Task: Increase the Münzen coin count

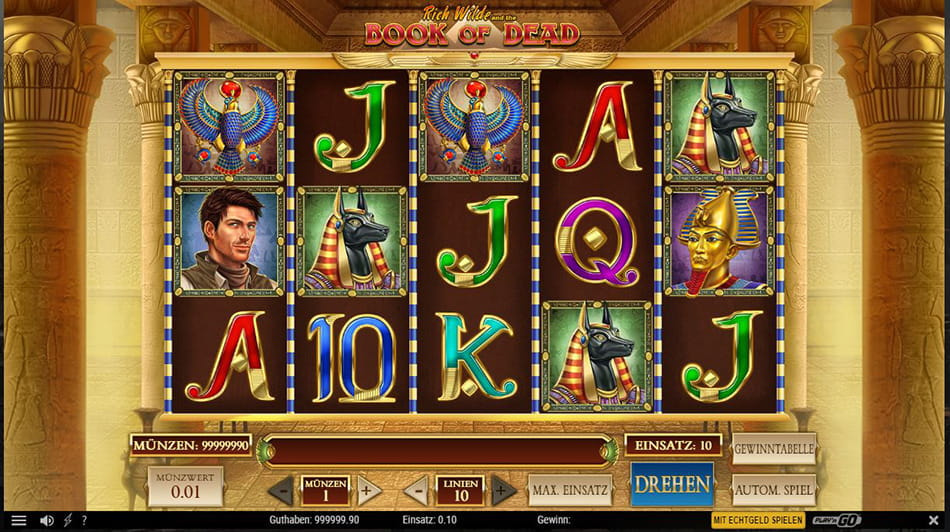Action: click(367, 490)
